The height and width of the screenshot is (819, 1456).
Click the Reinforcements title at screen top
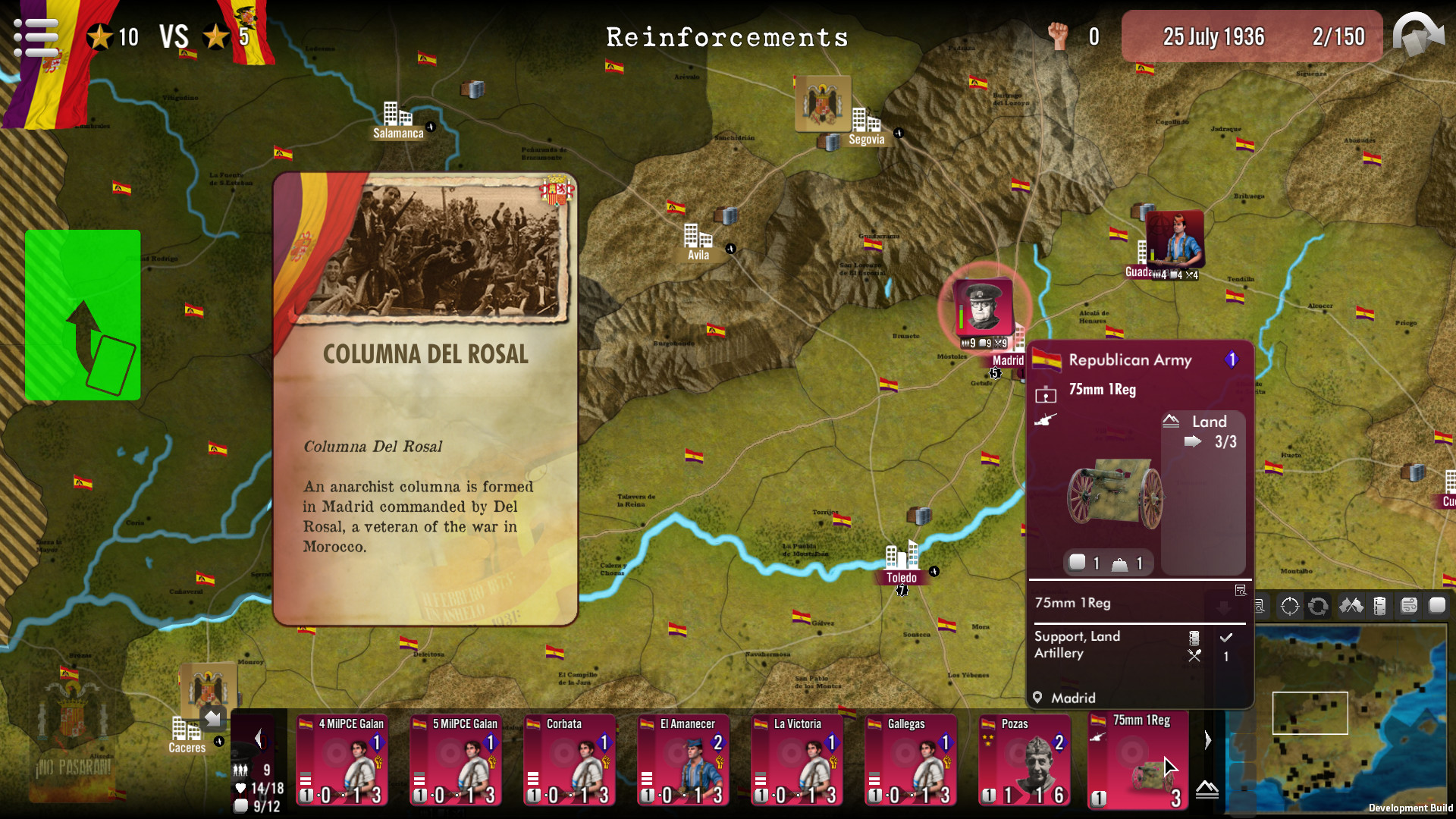(728, 36)
